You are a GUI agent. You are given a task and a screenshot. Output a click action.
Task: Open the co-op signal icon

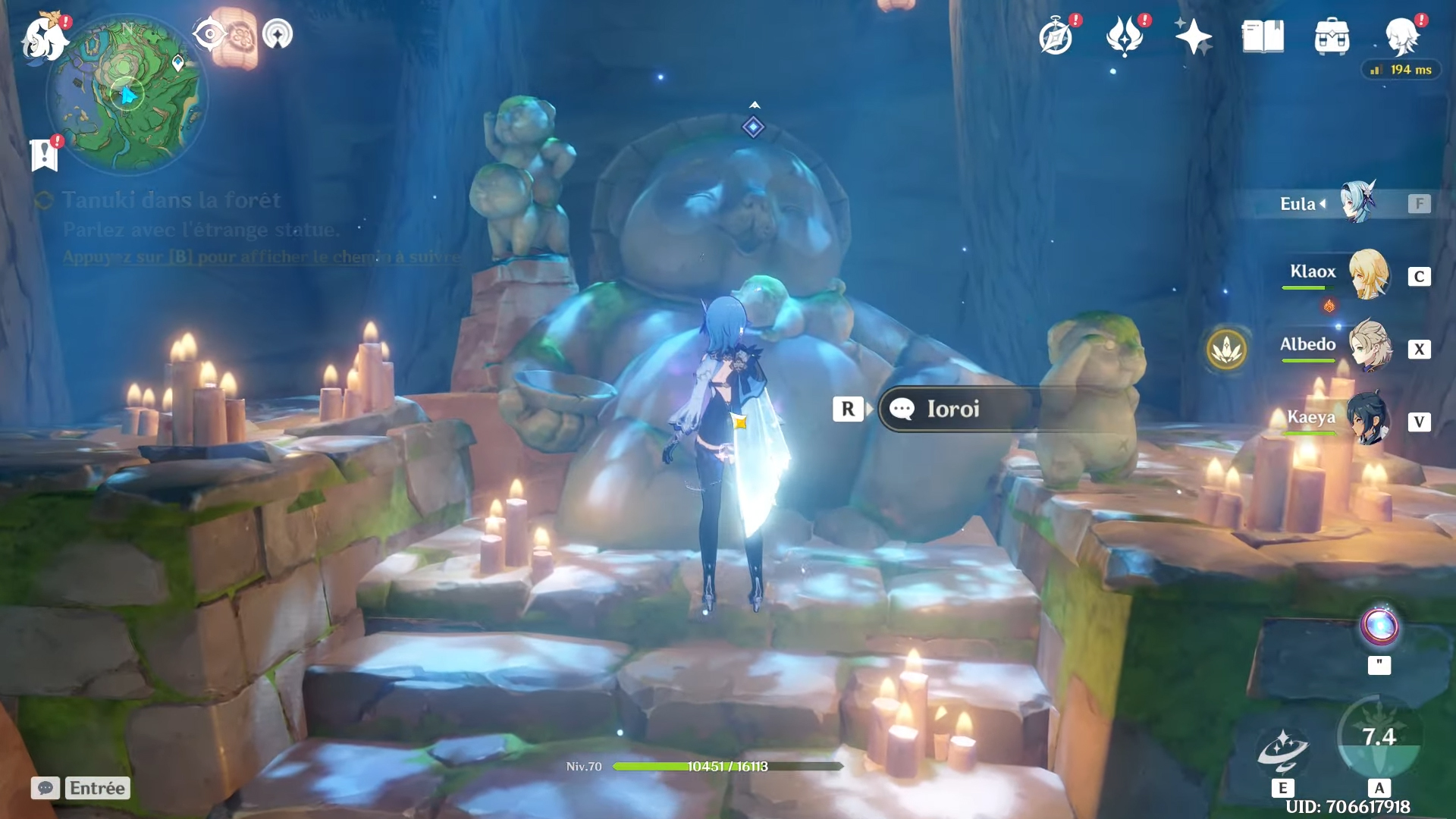coord(278,34)
